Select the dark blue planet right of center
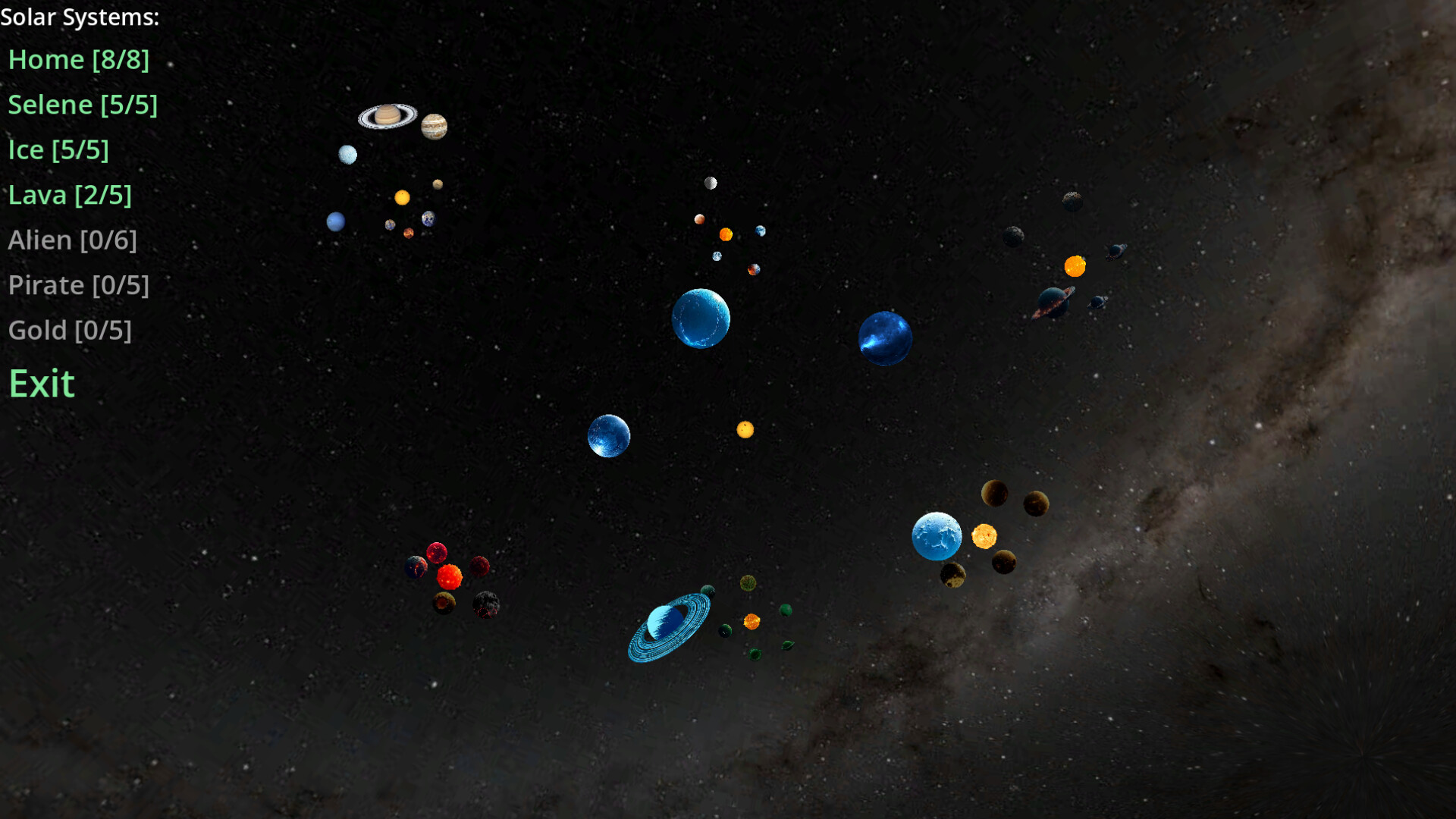The image size is (1456, 819). (x=885, y=338)
